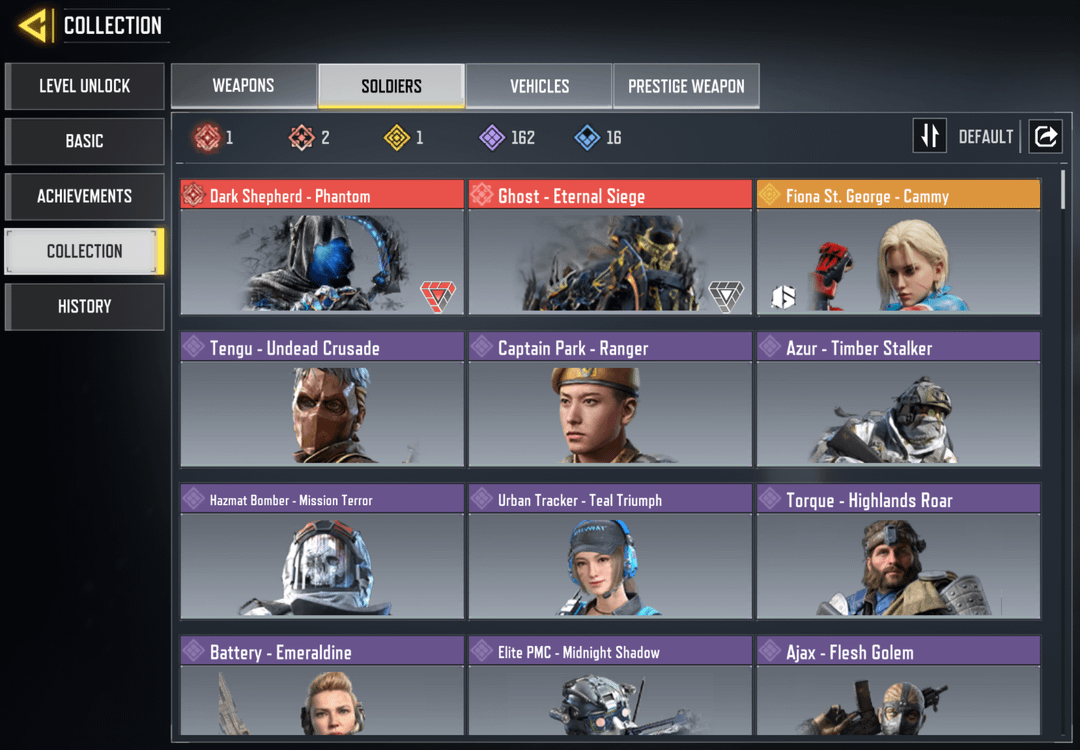Open the Level Unlock section
This screenshot has height=750, width=1080.
[85, 86]
